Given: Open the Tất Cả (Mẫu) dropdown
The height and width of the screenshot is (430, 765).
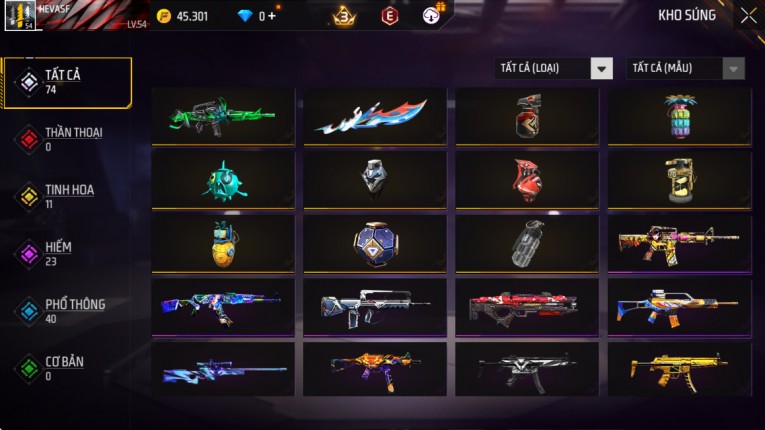Looking at the screenshot, I should click(x=686, y=68).
